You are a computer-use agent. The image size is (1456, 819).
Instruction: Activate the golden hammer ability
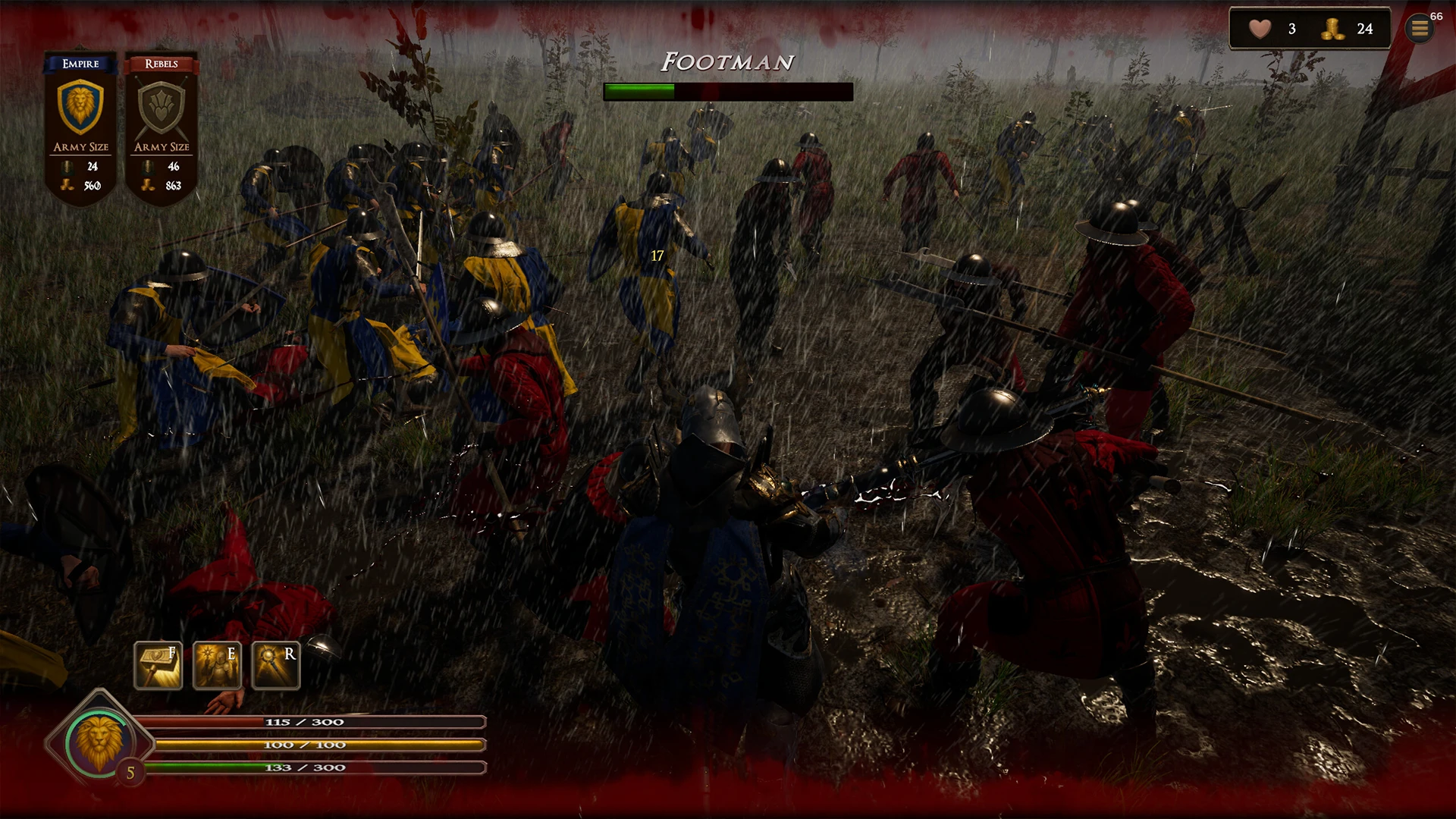[158, 665]
